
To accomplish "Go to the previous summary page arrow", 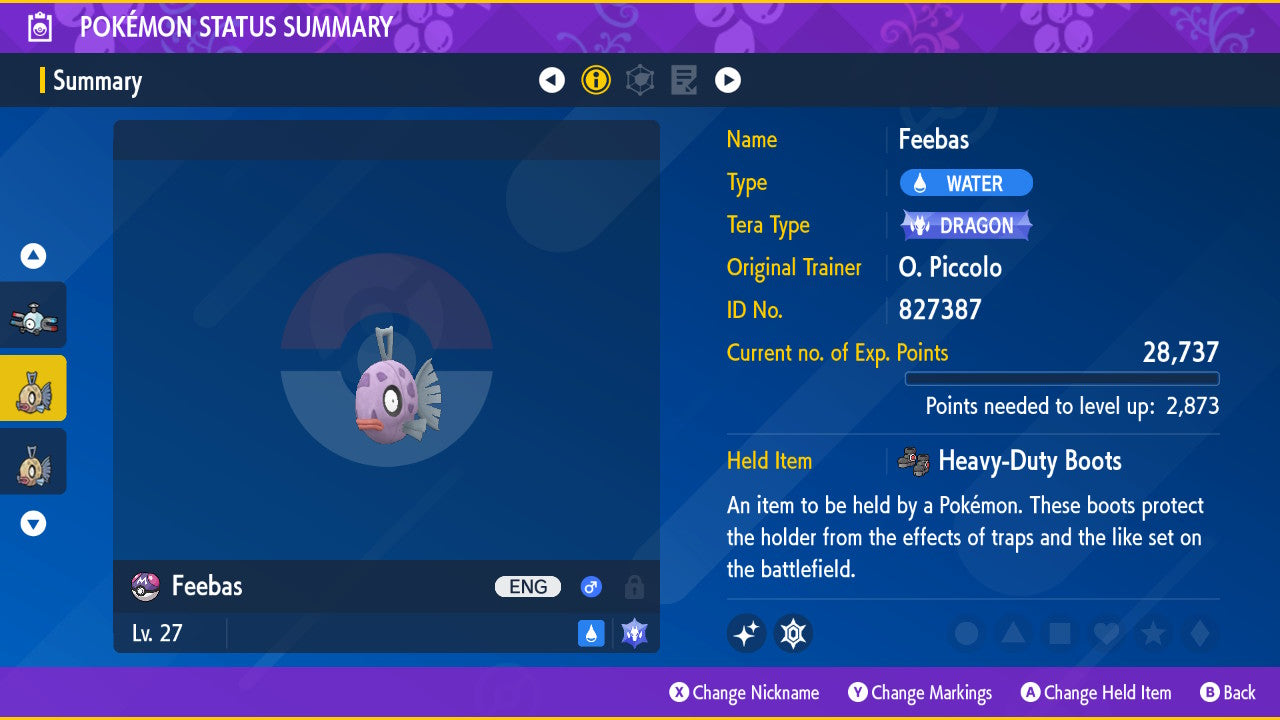I will 552,80.
